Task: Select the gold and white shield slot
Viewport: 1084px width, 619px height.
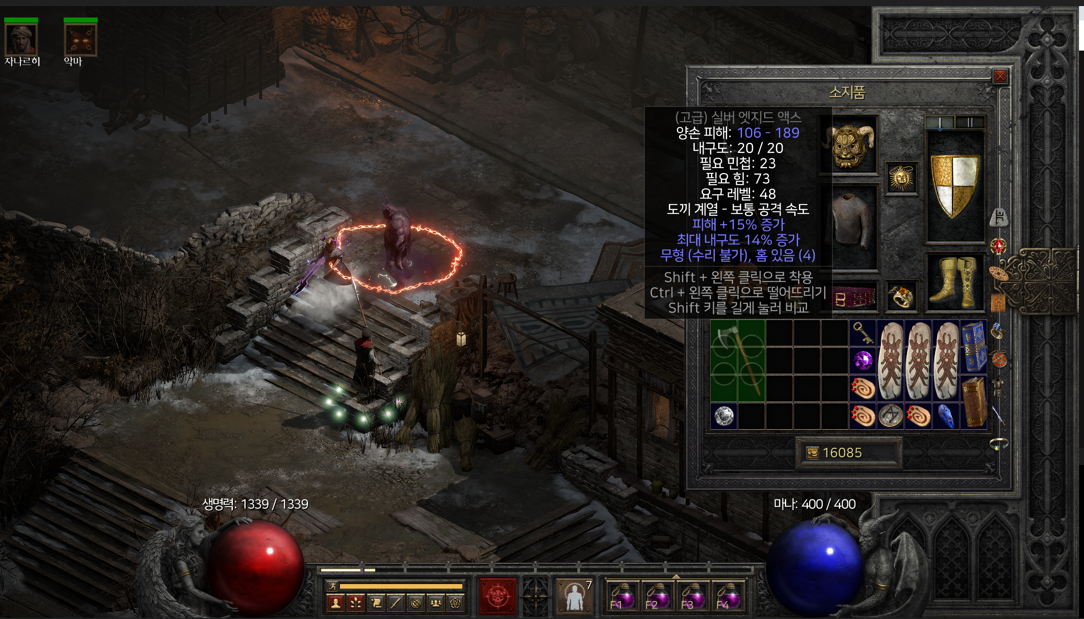Action: point(955,185)
